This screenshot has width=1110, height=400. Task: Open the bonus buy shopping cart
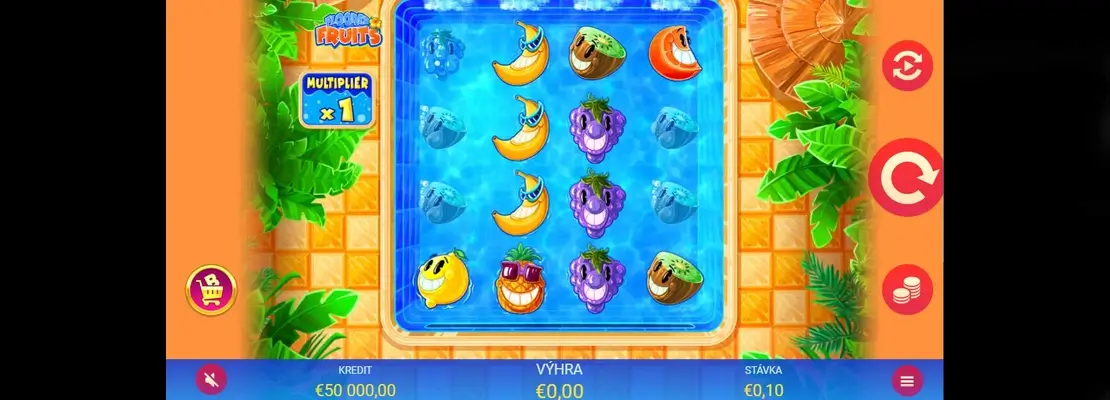(x=211, y=290)
